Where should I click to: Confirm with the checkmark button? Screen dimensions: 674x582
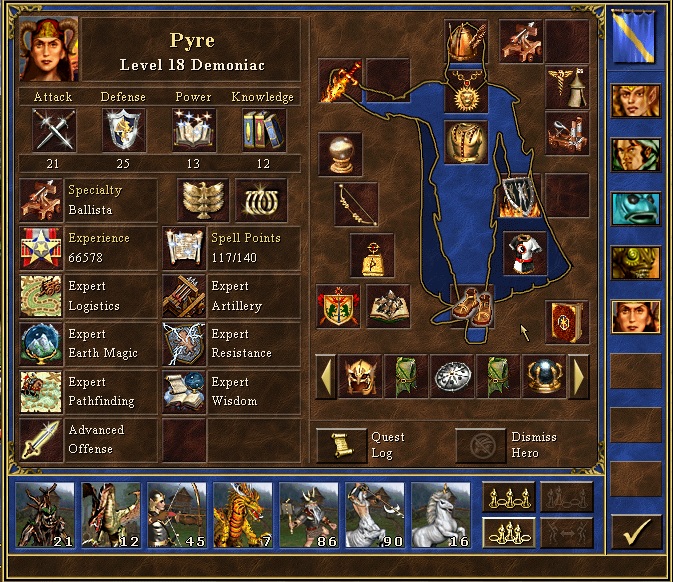pos(636,531)
